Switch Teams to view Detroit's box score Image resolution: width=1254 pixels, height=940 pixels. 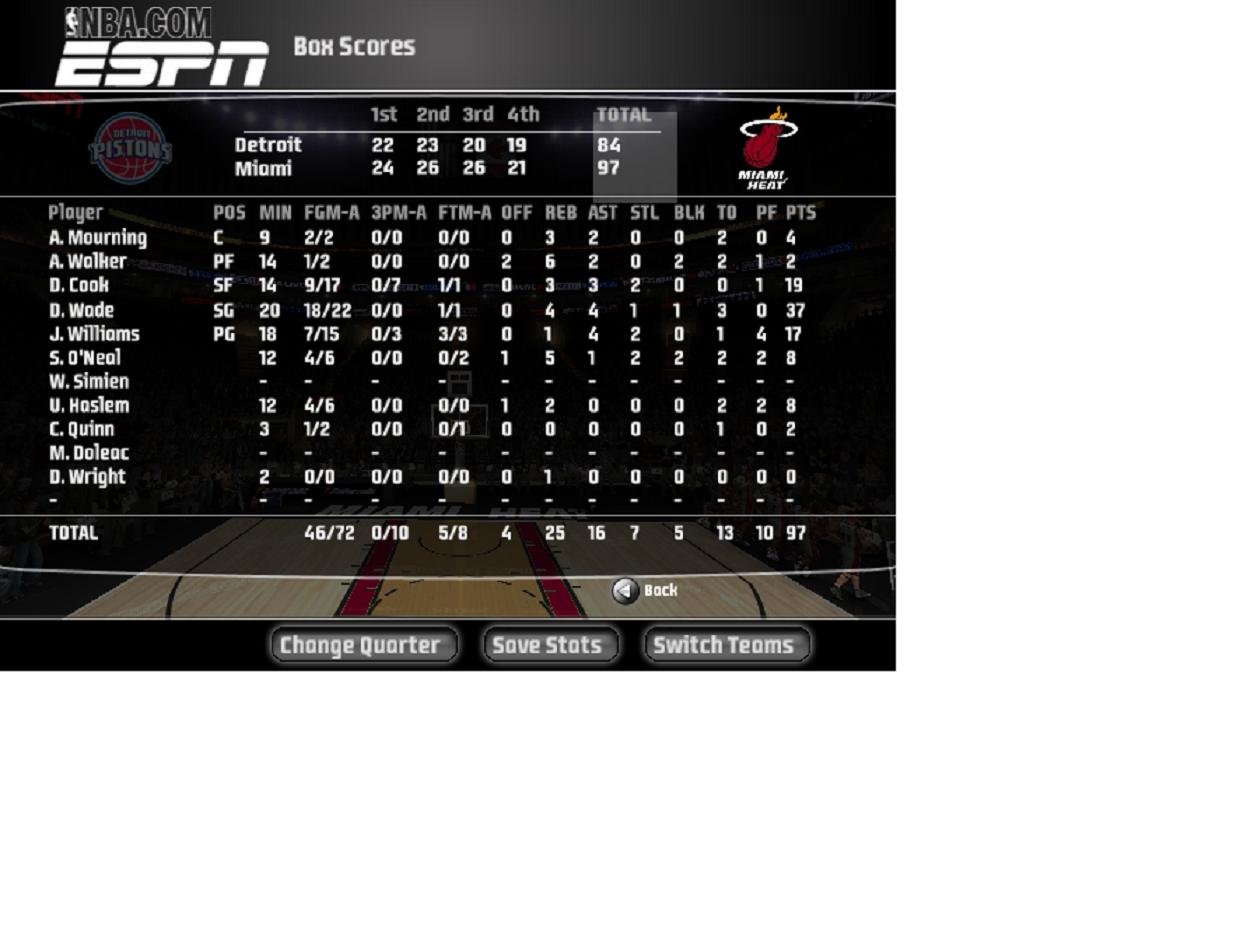(725, 645)
